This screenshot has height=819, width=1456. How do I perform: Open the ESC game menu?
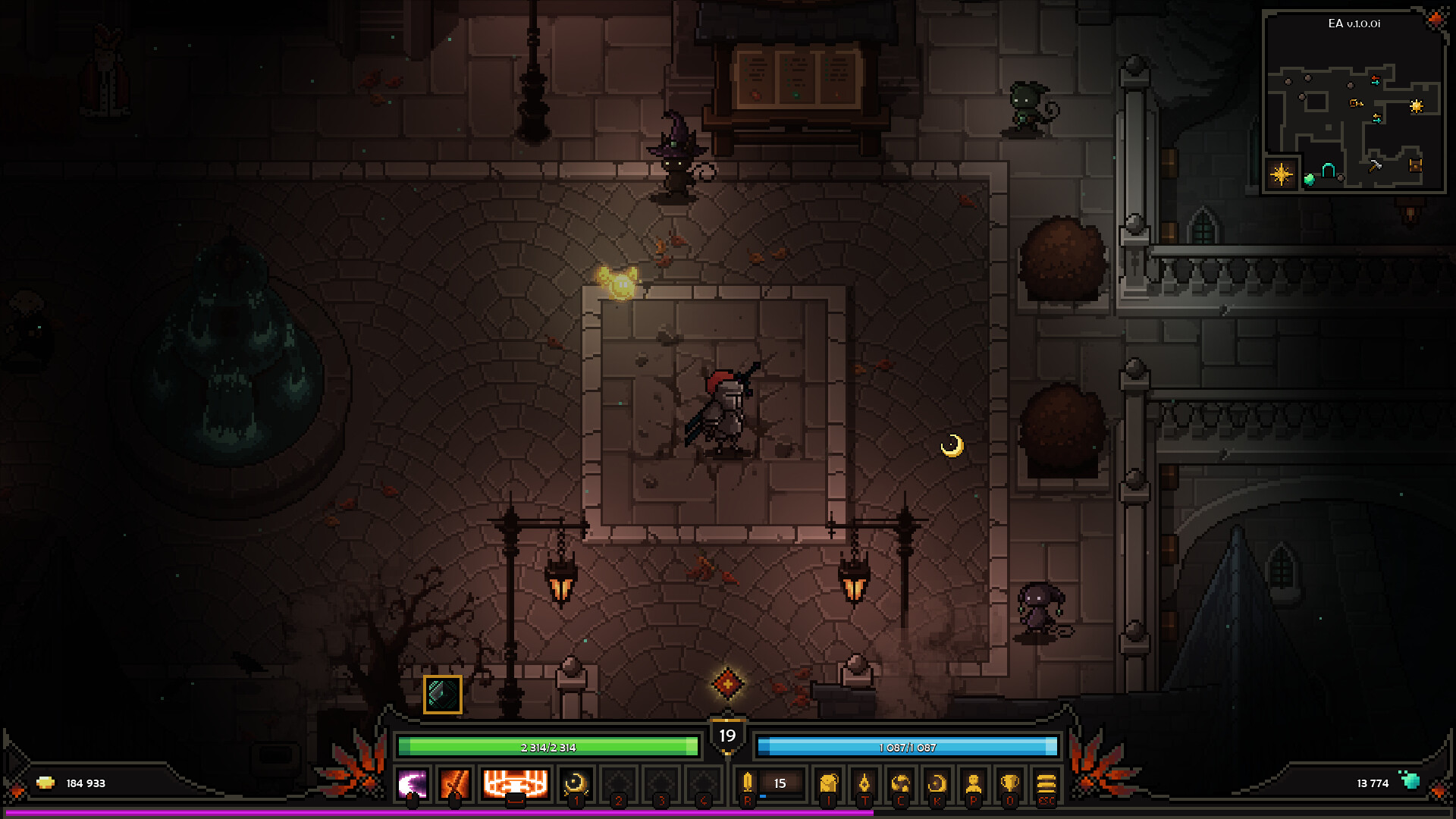pyautogui.click(x=1046, y=784)
